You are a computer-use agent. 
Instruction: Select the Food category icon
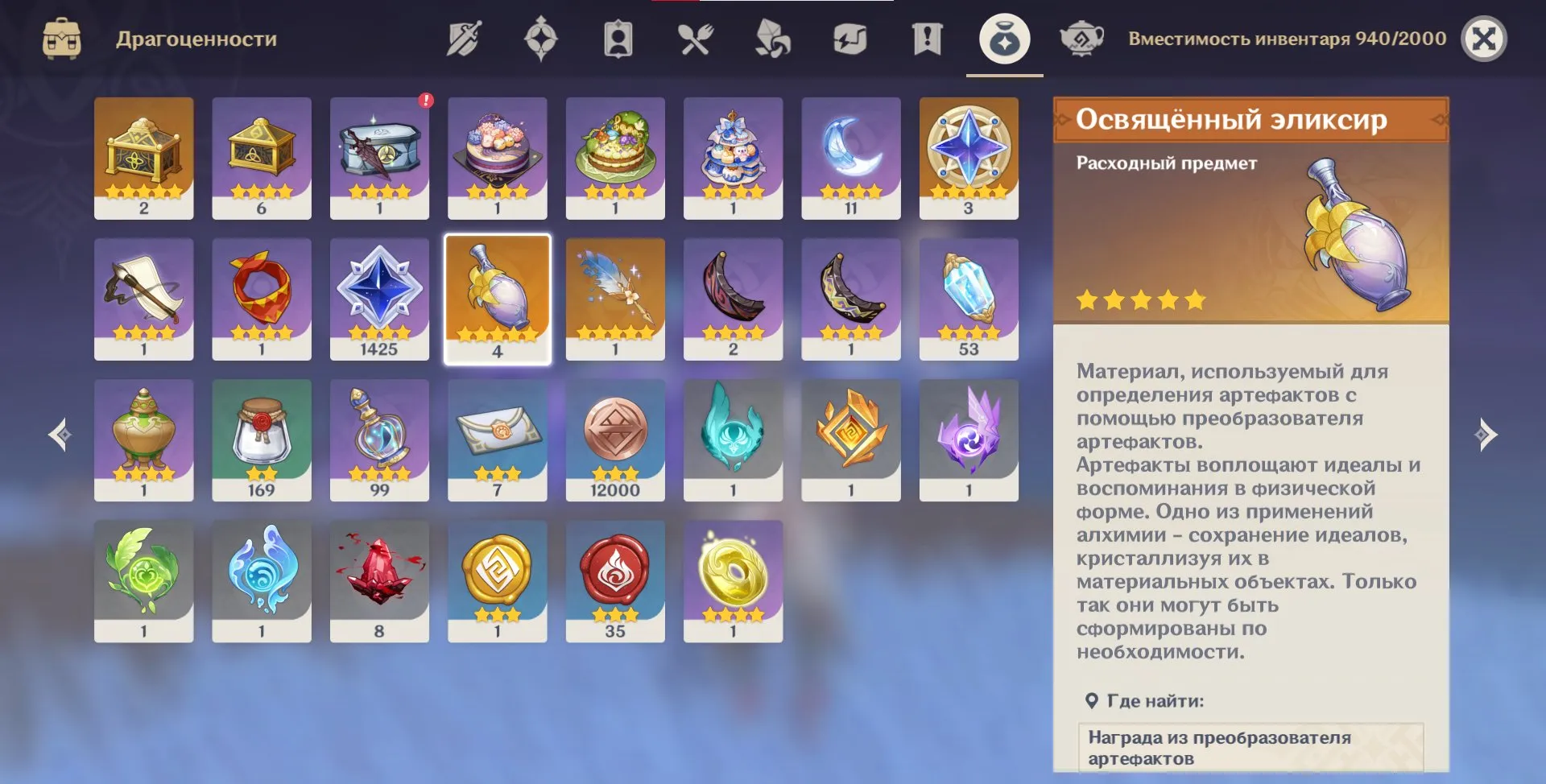(x=696, y=36)
